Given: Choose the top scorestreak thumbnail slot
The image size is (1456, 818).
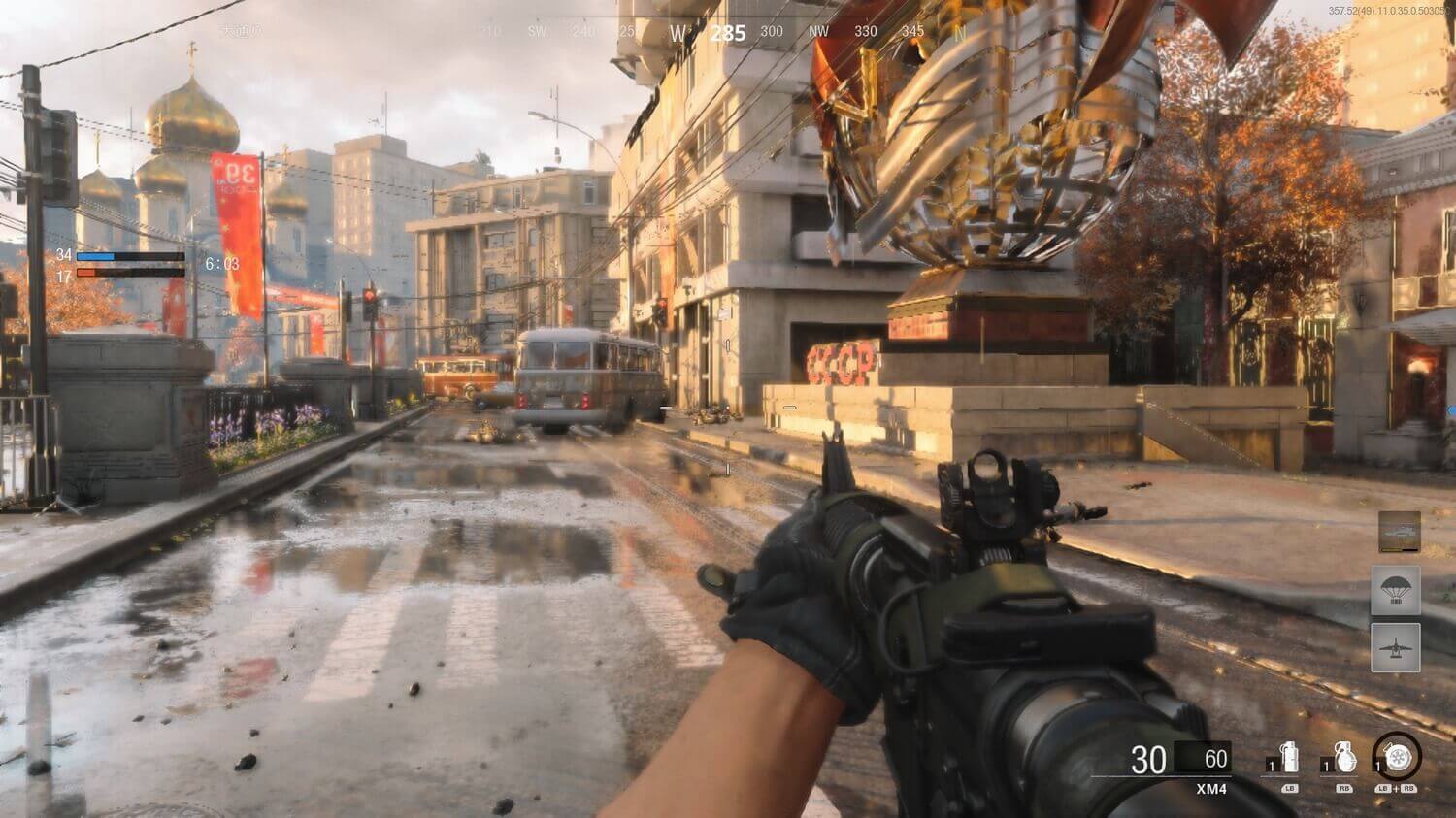Looking at the screenshot, I should pyautogui.click(x=1399, y=532).
